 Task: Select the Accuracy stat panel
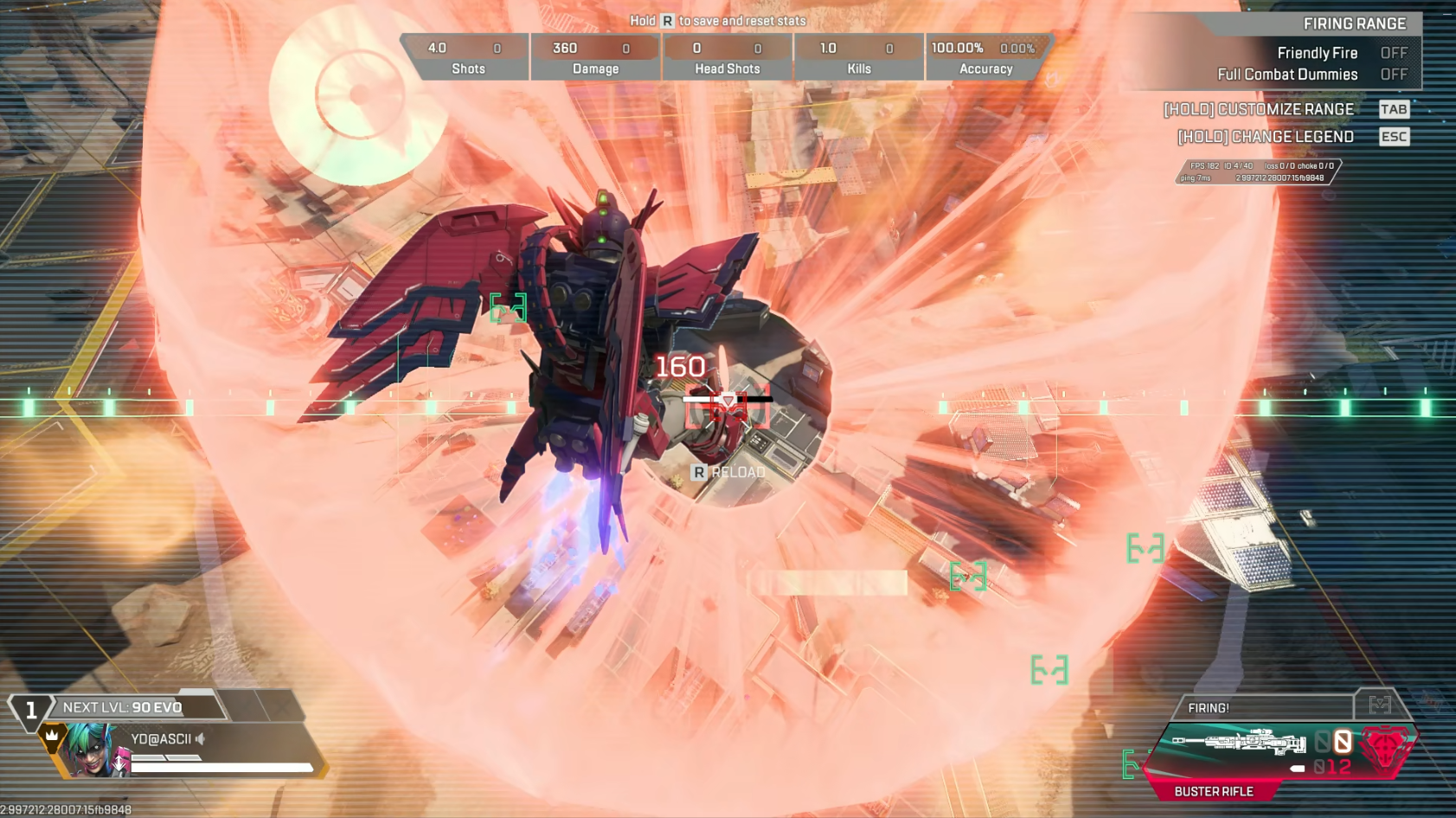[x=985, y=57]
